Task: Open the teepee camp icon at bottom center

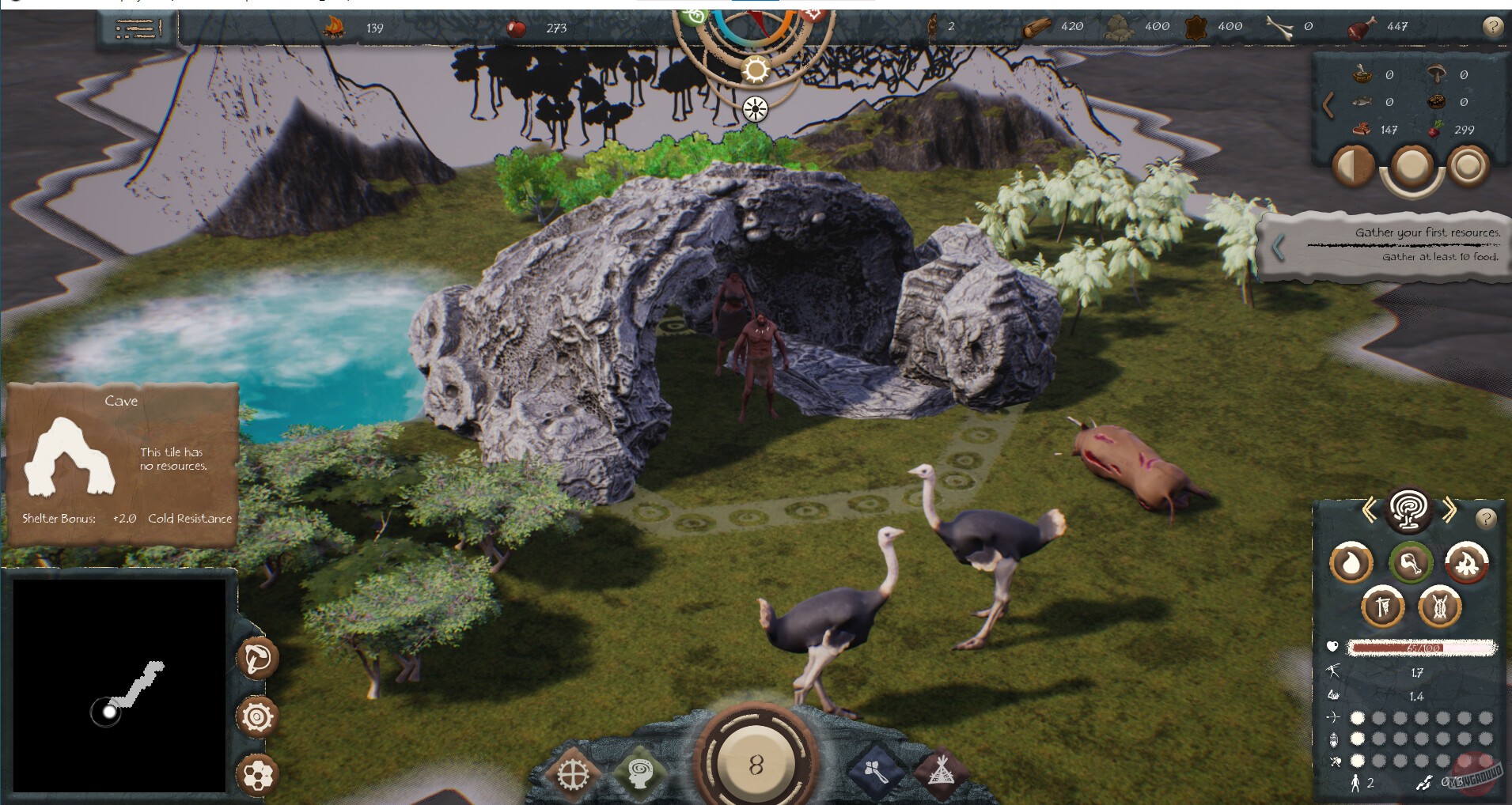Action: click(x=944, y=773)
